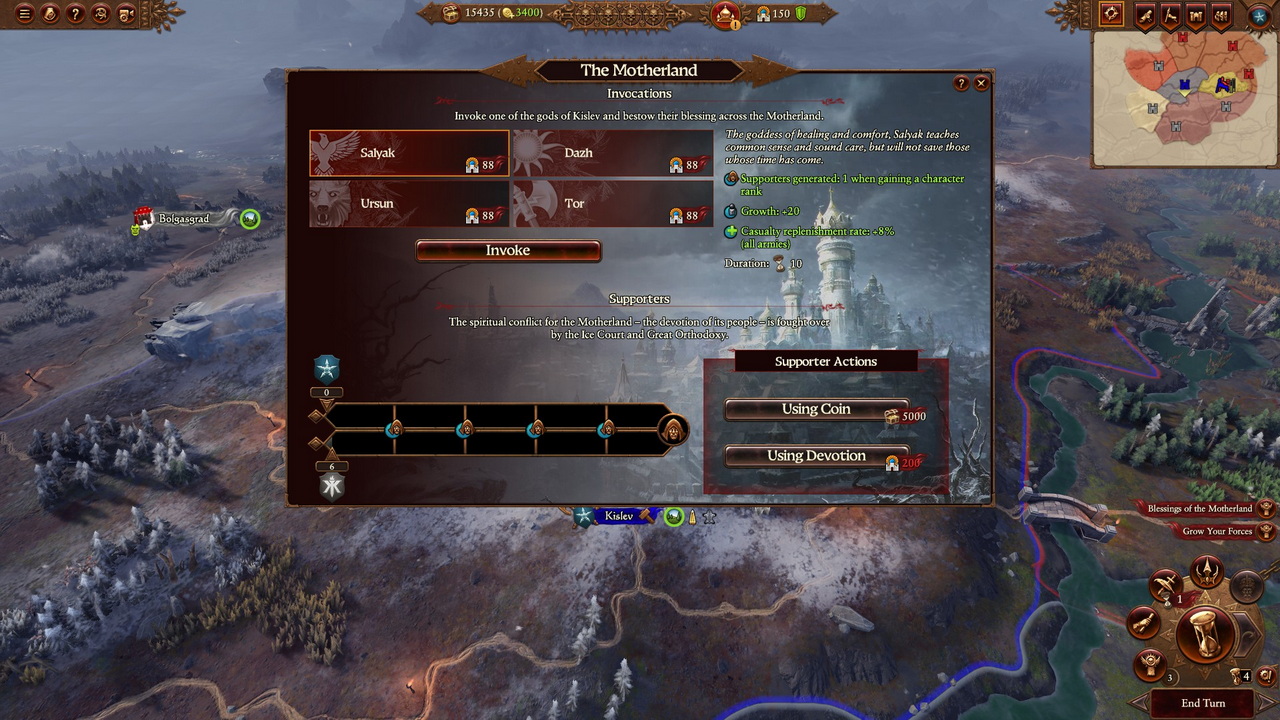Select the Tor invocation
Viewport: 1280px width, 720px height.
[612, 204]
